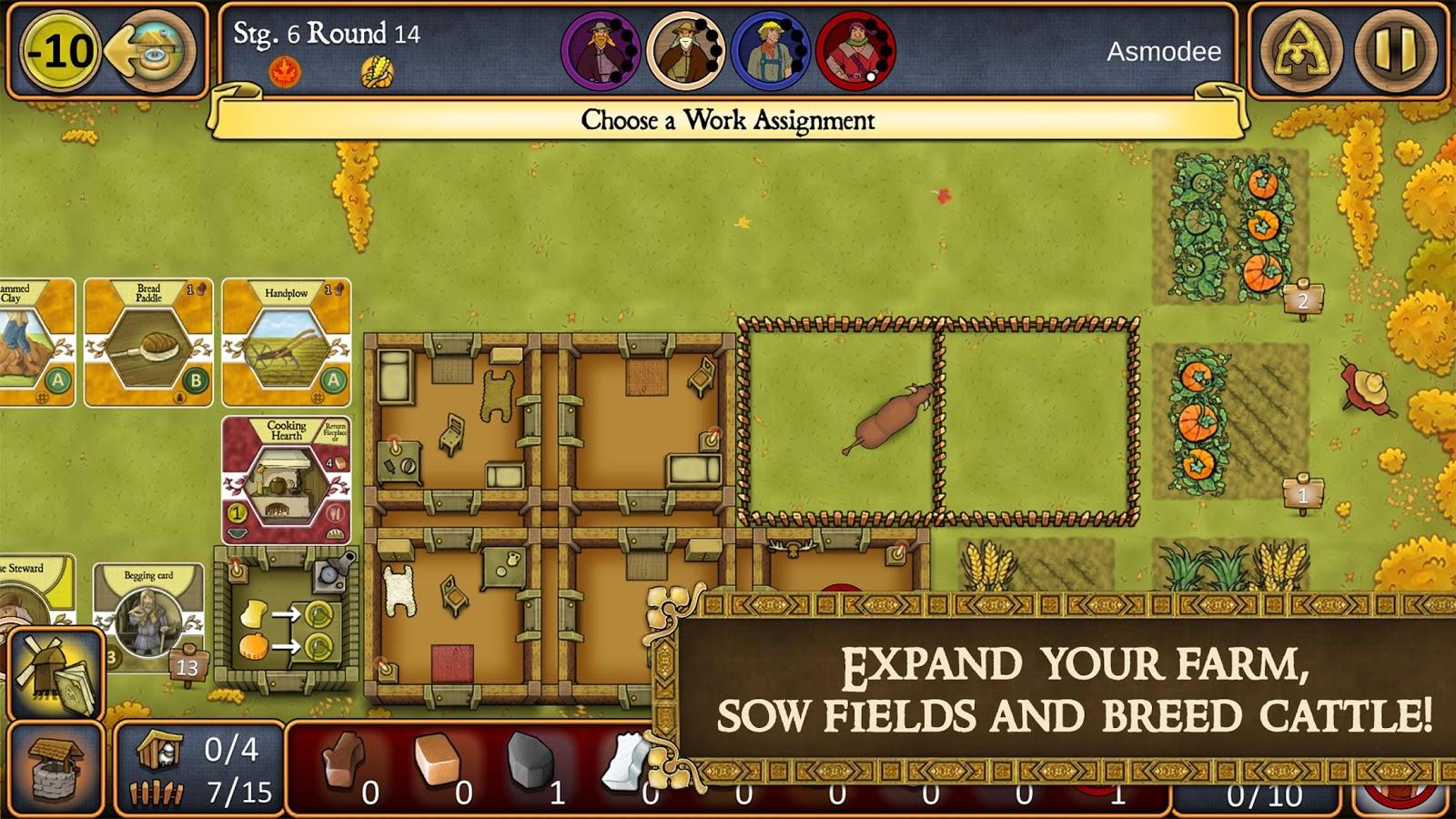View the Begging card
The height and width of the screenshot is (819, 1456).
point(148,614)
